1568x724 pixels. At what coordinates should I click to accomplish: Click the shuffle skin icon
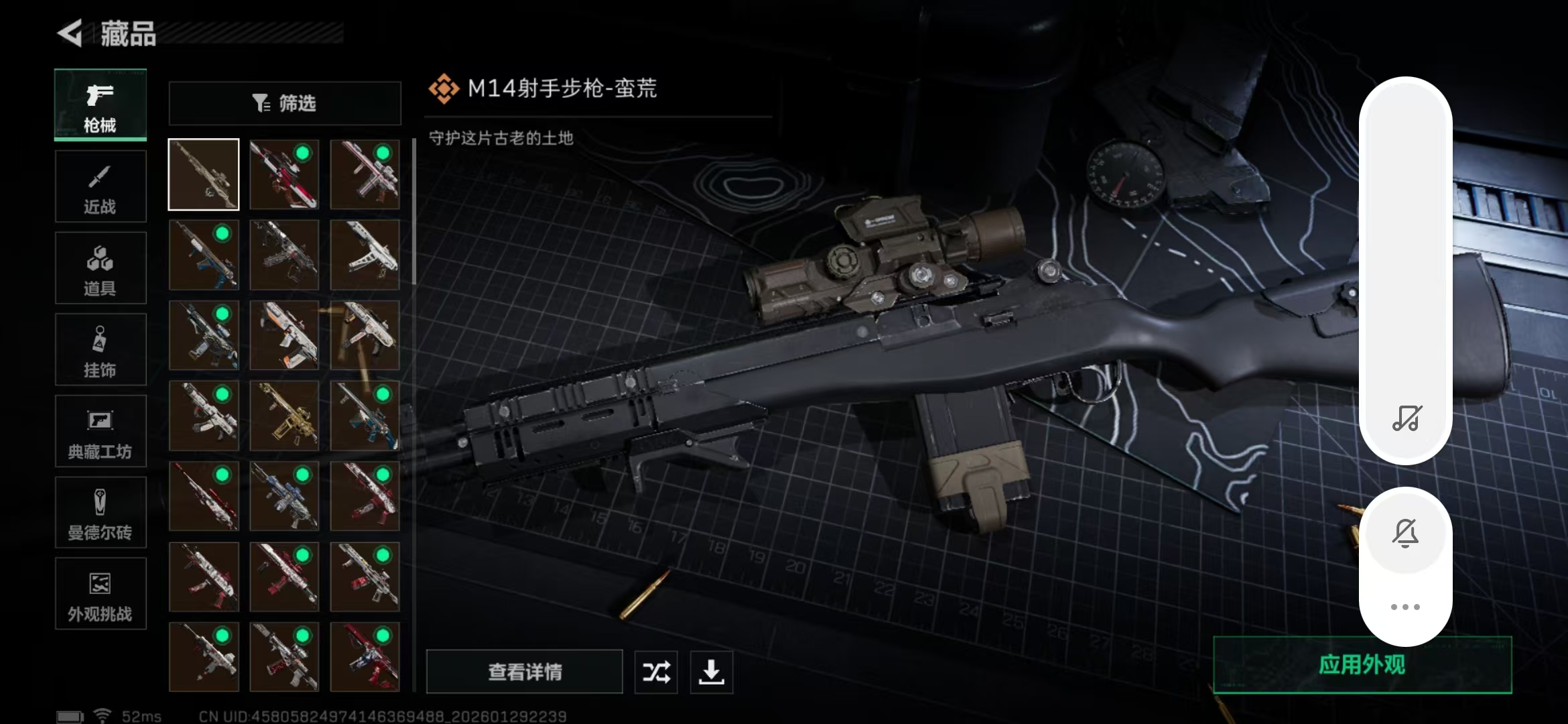click(655, 672)
